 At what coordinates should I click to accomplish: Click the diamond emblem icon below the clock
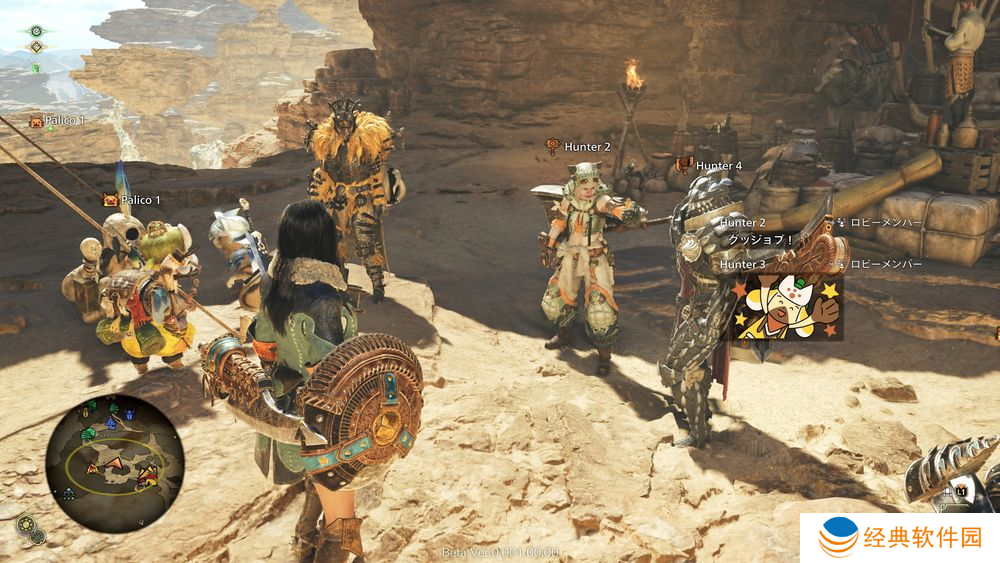37,47
